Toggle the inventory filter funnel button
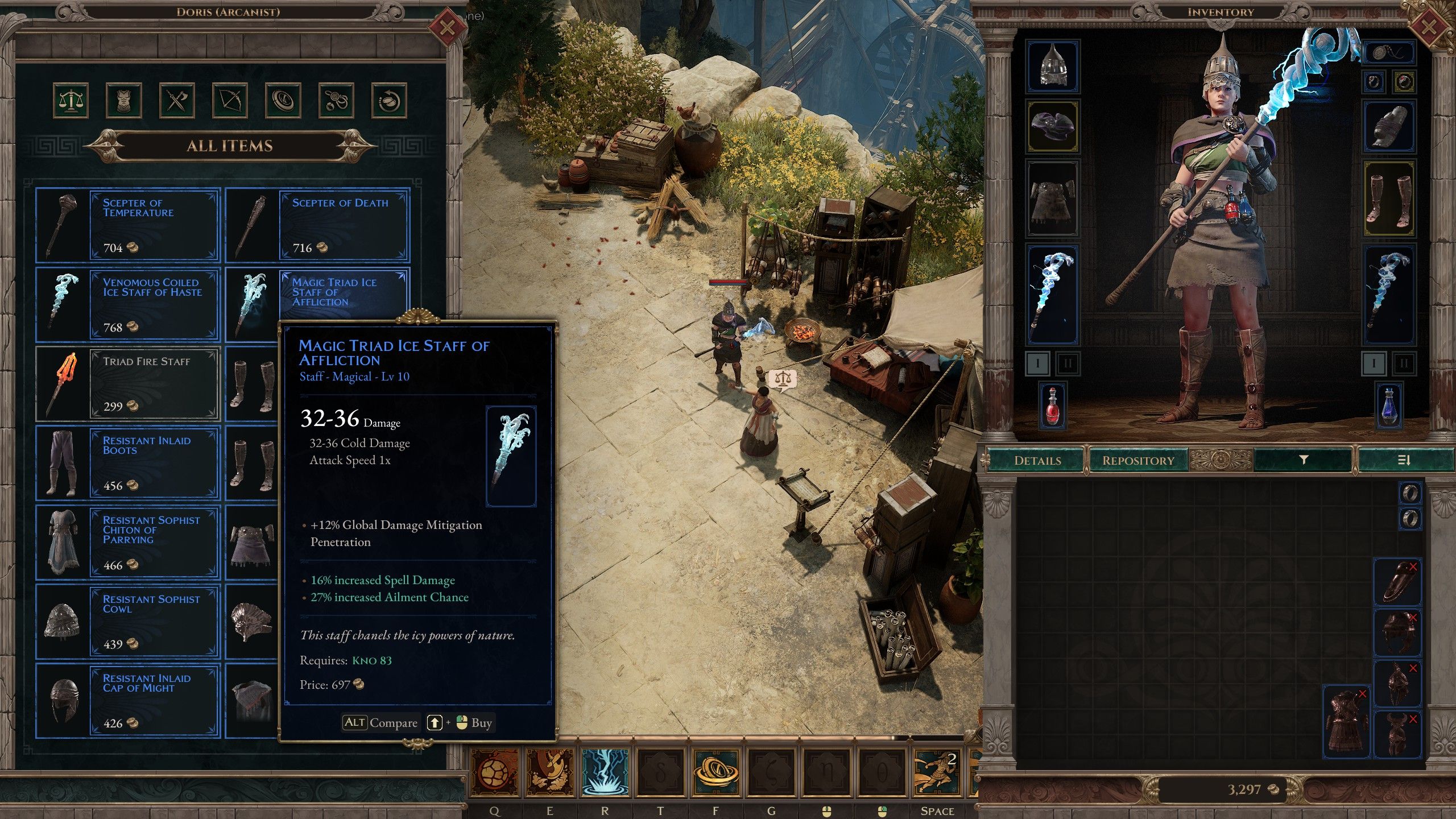The width and height of the screenshot is (1456, 819). tap(1303, 460)
